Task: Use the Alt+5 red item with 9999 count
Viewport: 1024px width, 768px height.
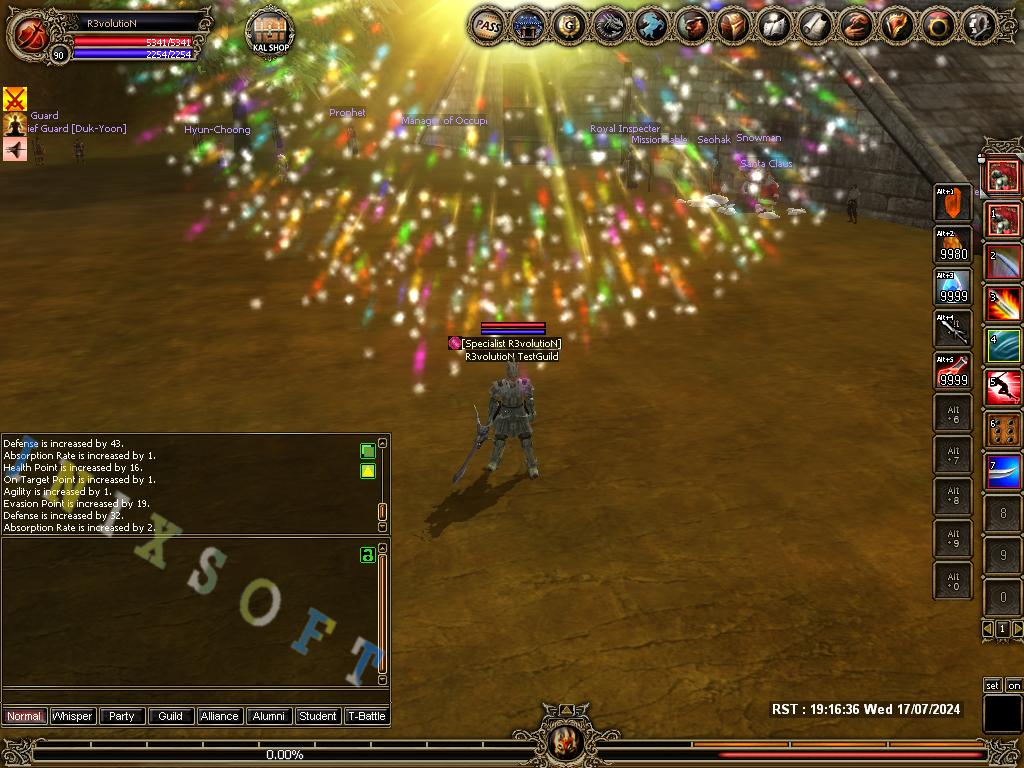Action: click(954, 371)
